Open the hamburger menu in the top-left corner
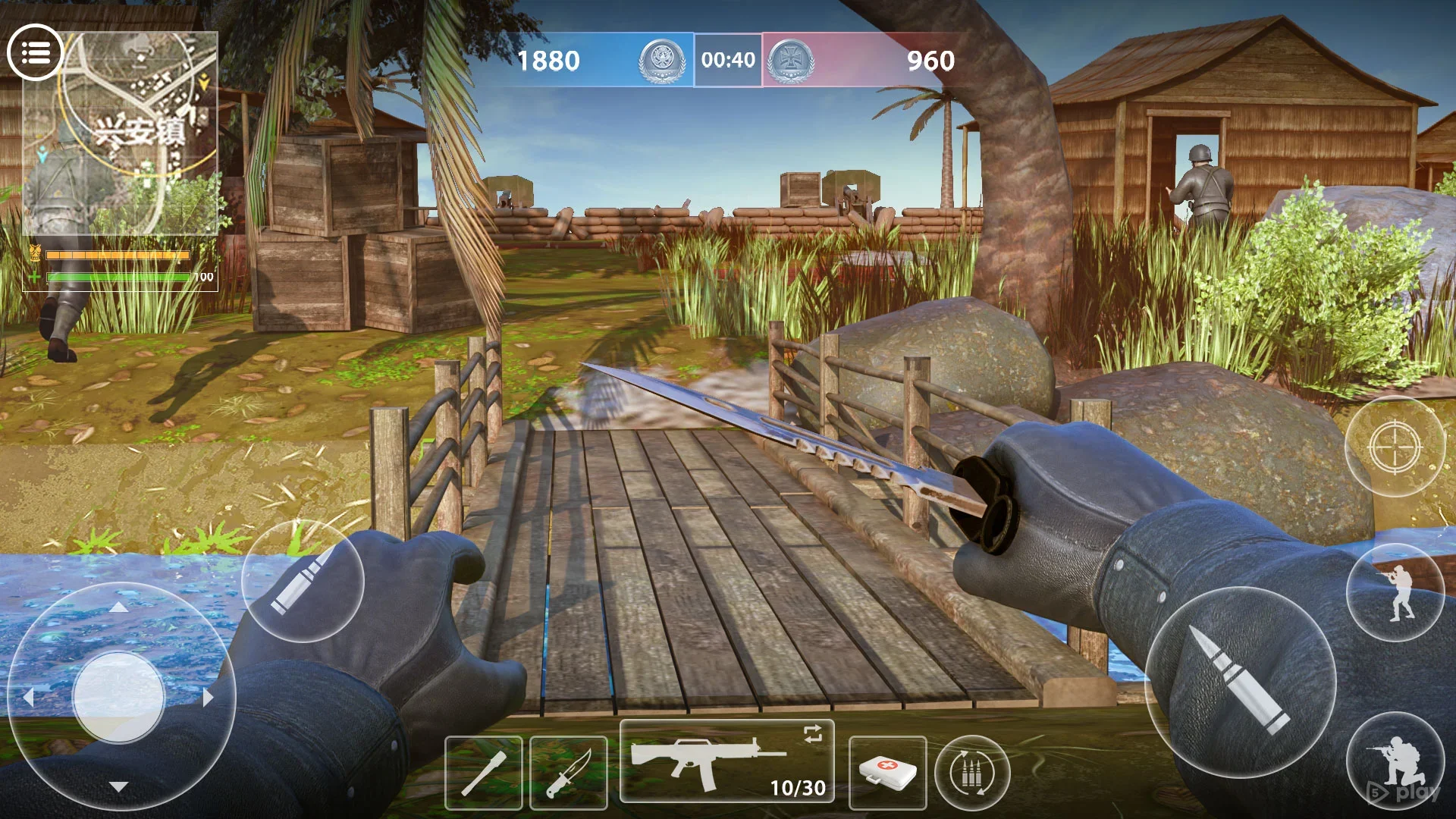Screen dimensions: 1456x819 37,51
